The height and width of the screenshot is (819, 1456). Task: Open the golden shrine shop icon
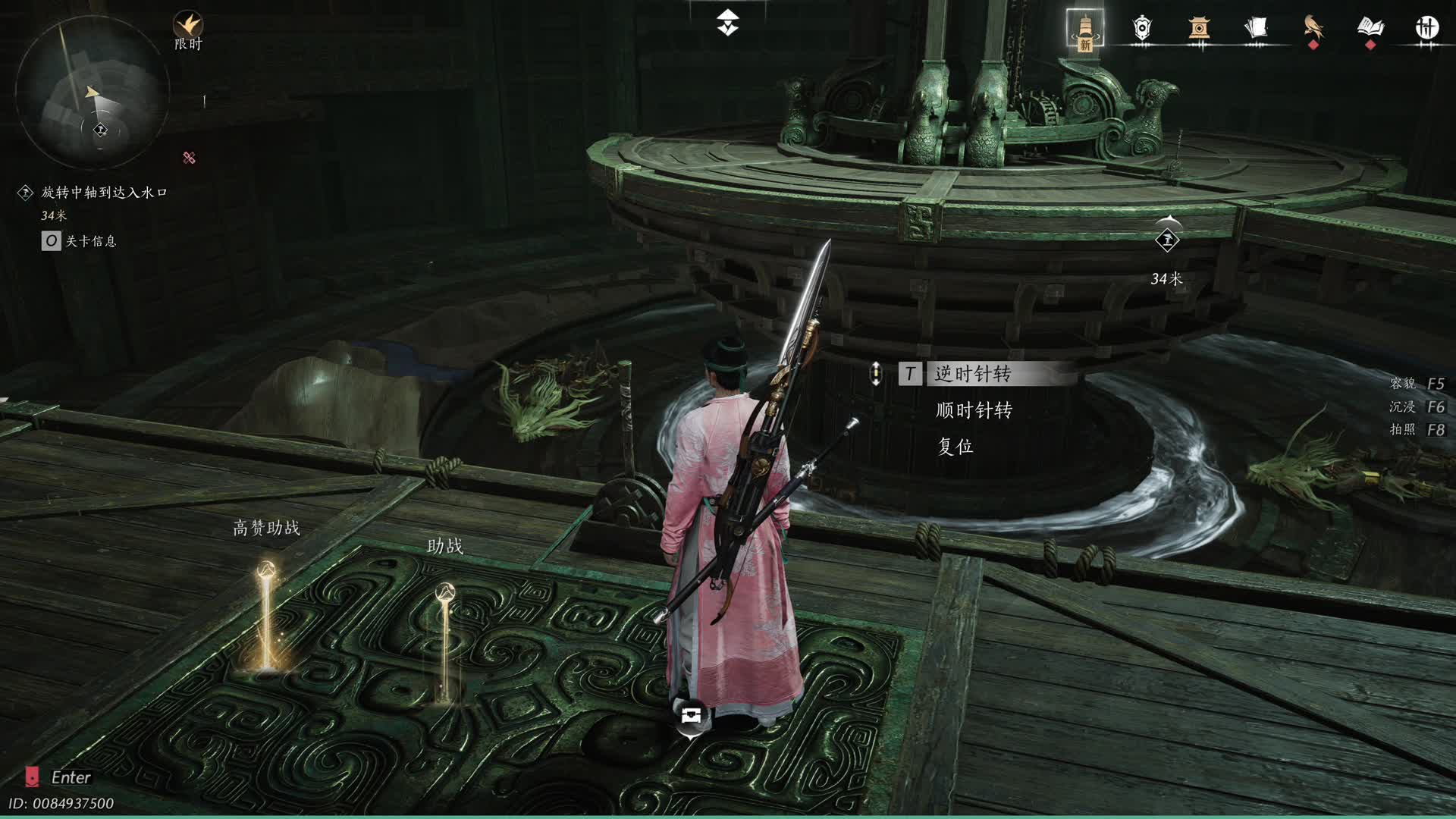pyautogui.click(x=1198, y=29)
